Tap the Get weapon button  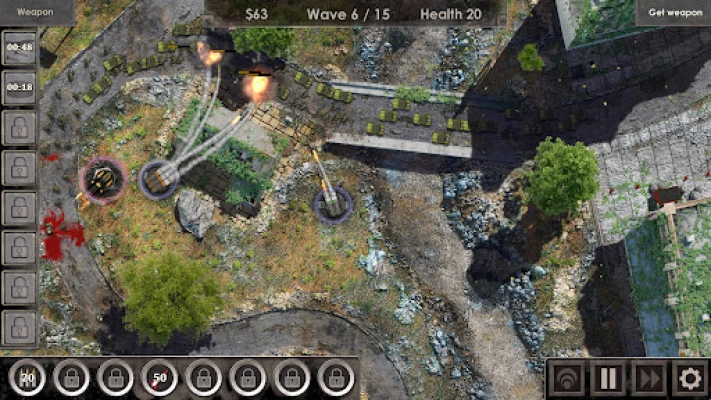(x=672, y=12)
